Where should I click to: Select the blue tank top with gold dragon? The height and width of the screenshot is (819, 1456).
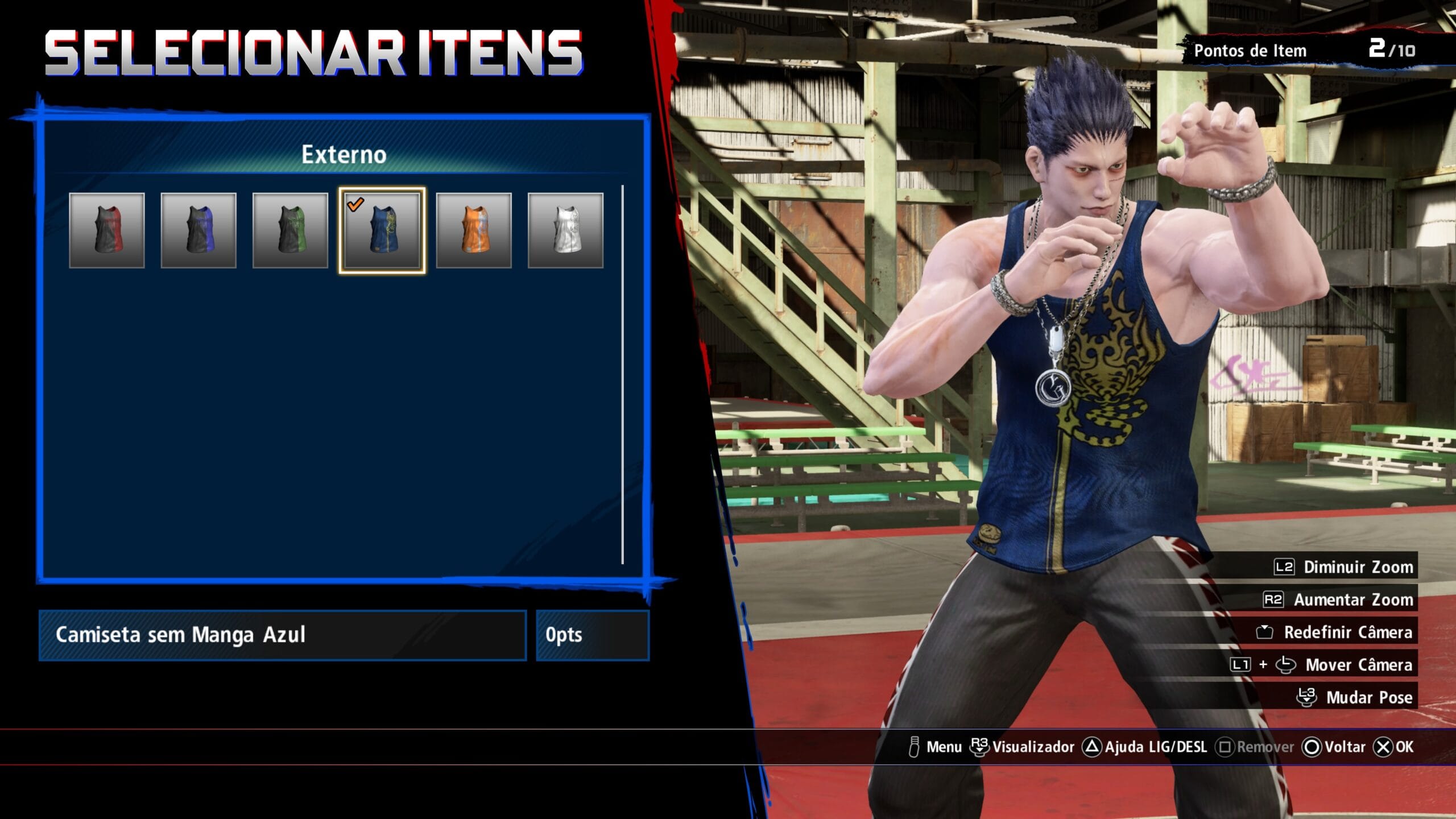382,230
